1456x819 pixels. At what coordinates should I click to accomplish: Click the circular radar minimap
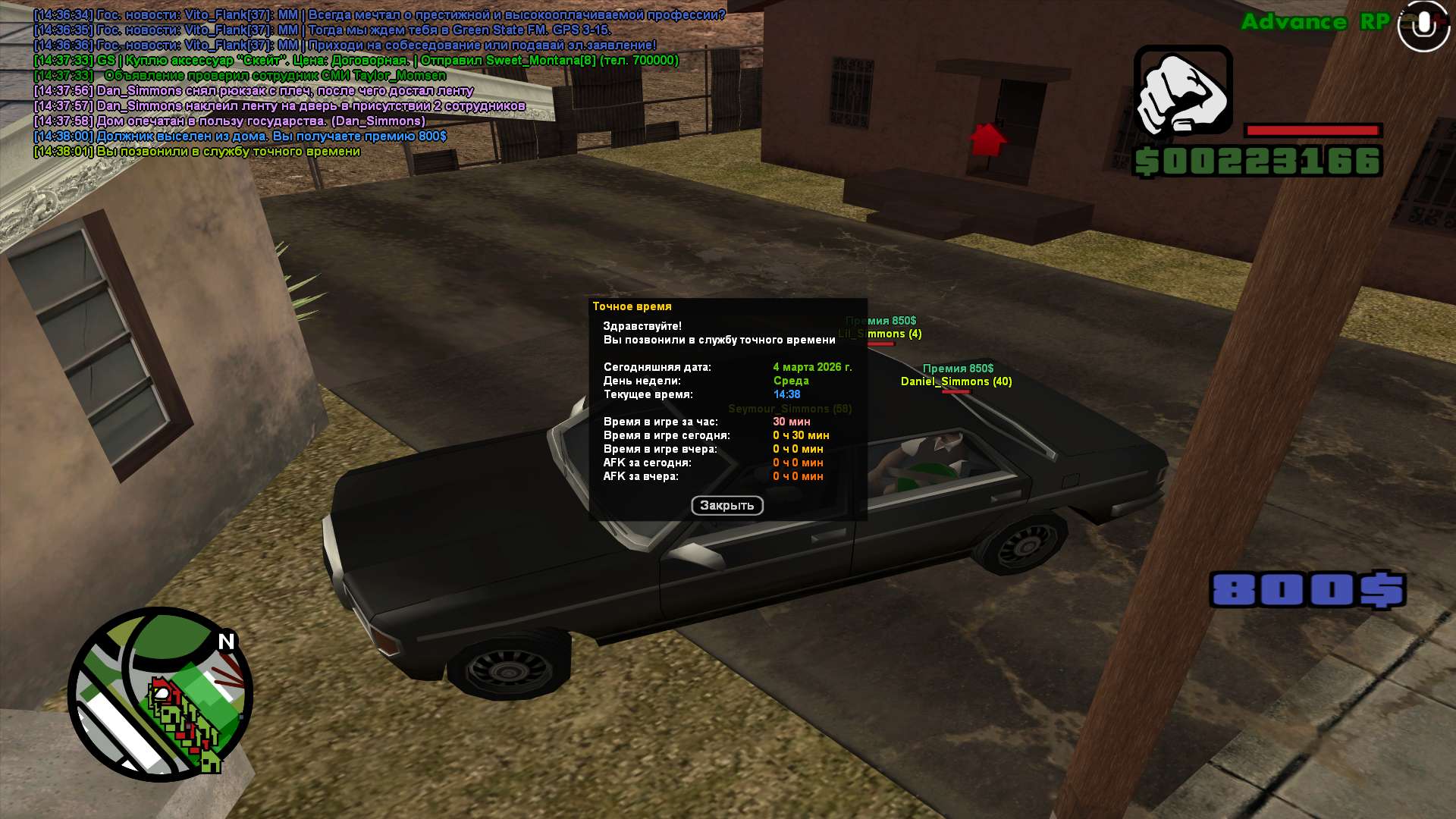(x=161, y=694)
